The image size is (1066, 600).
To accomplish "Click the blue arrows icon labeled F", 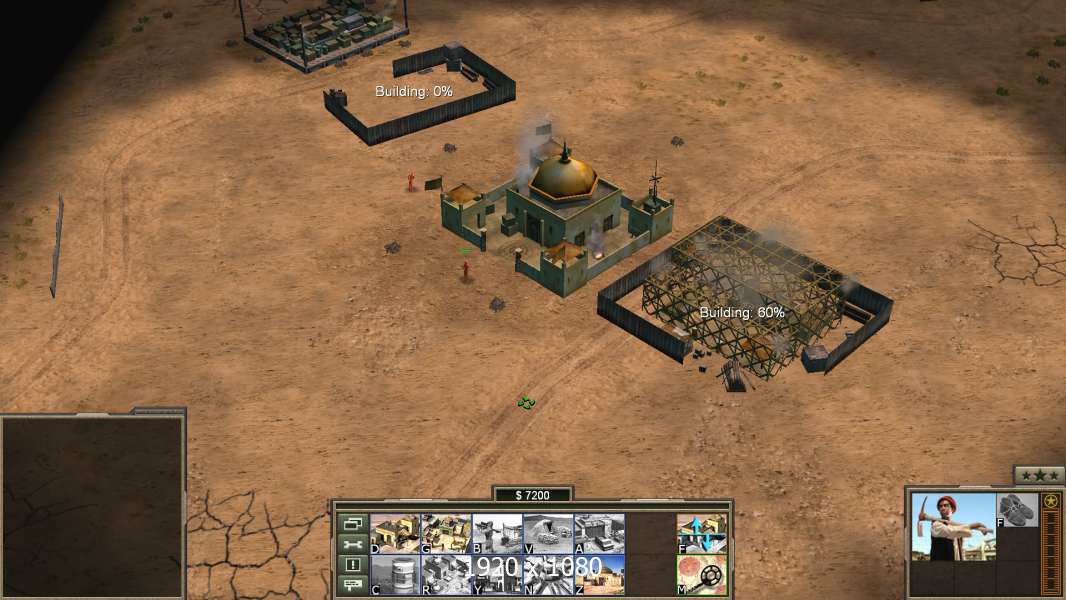I will 702,533.
